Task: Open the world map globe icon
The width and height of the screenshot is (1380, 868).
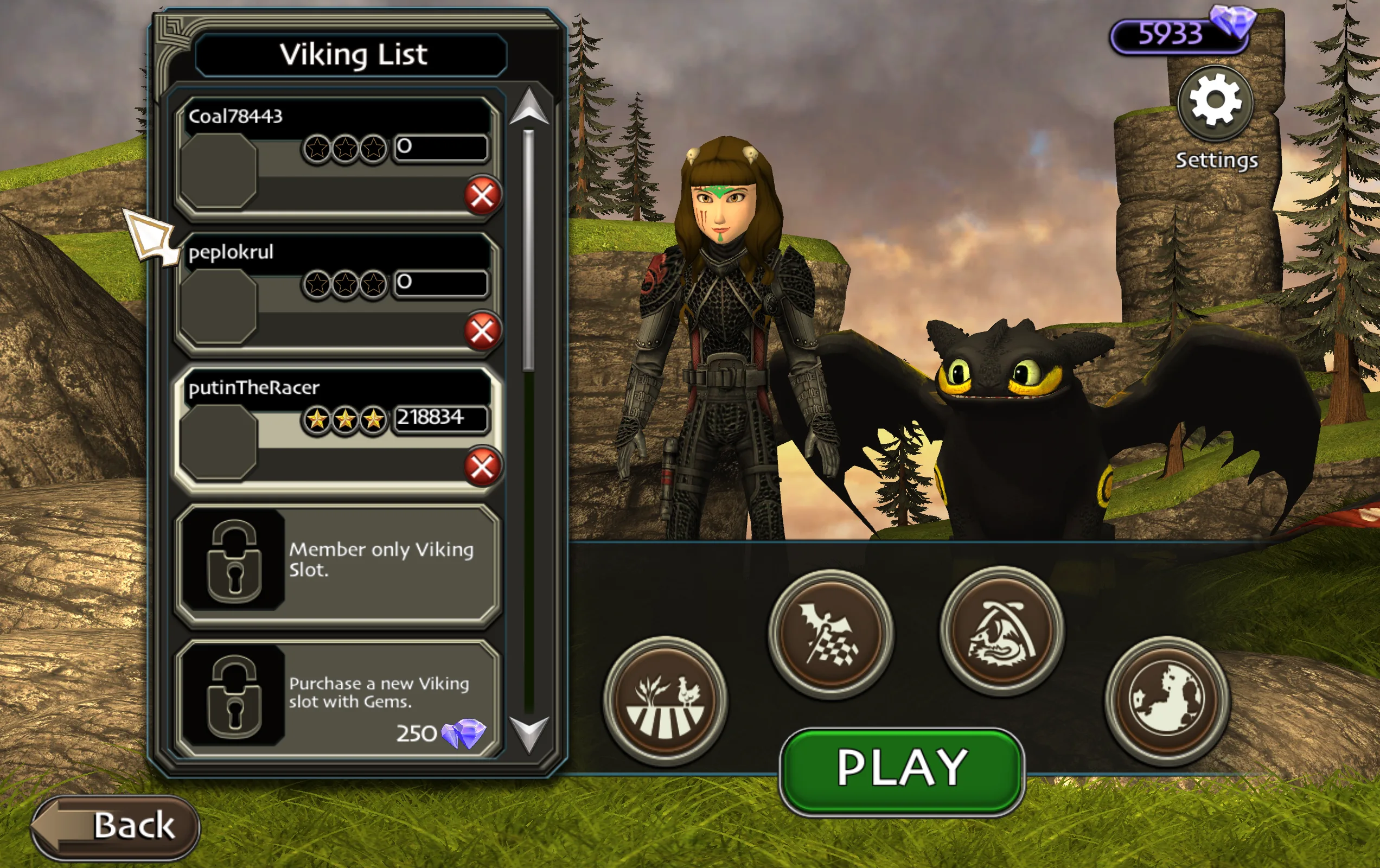Action: click(x=1167, y=699)
